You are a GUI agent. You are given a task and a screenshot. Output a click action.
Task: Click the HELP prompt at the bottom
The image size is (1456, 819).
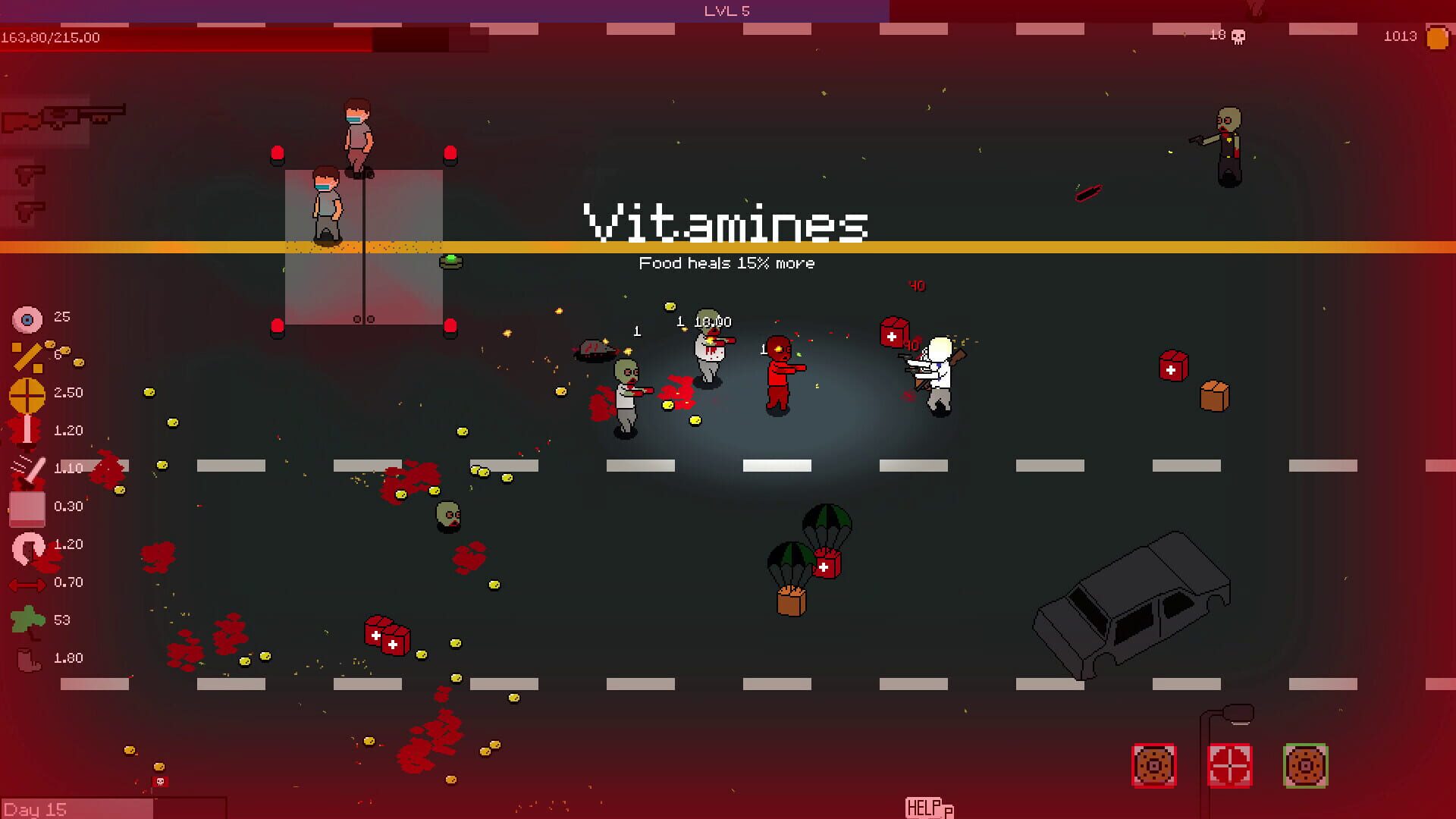click(x=924, y=808)
